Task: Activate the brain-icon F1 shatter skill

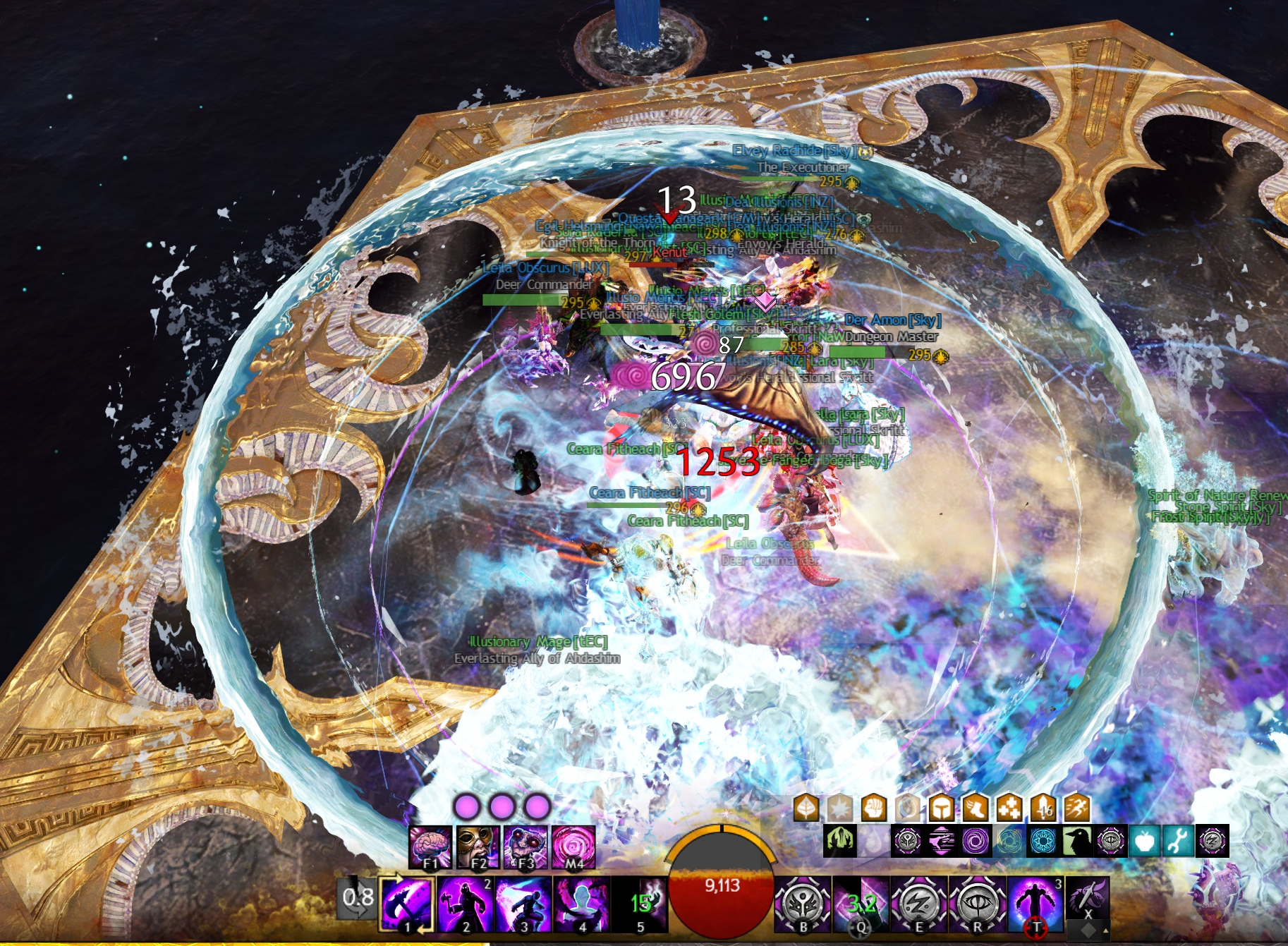Action: point(430,847)
